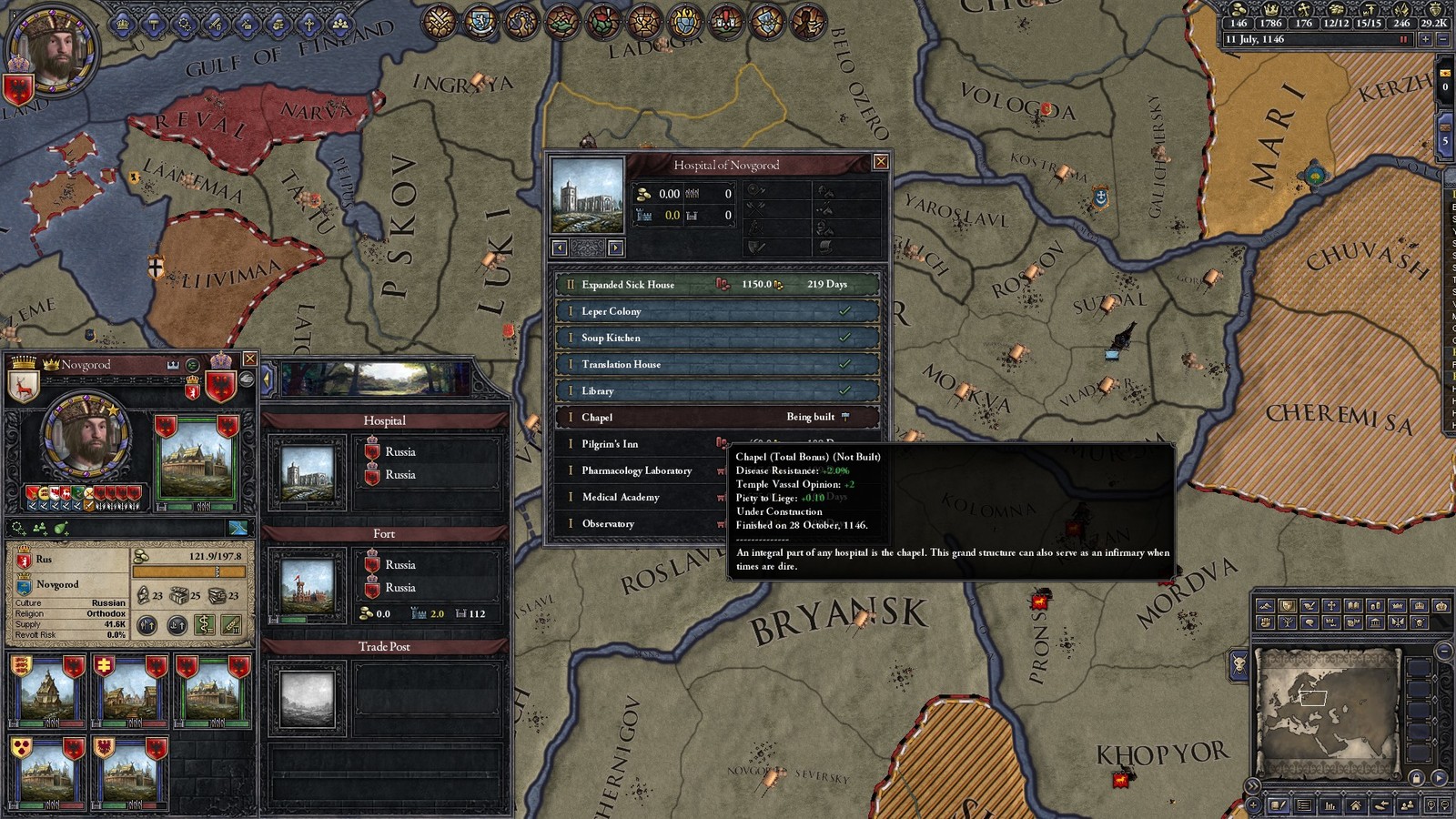Toggle pause on the date bar
Screen dimensions: 1456x819
(x=1403, y=40)
